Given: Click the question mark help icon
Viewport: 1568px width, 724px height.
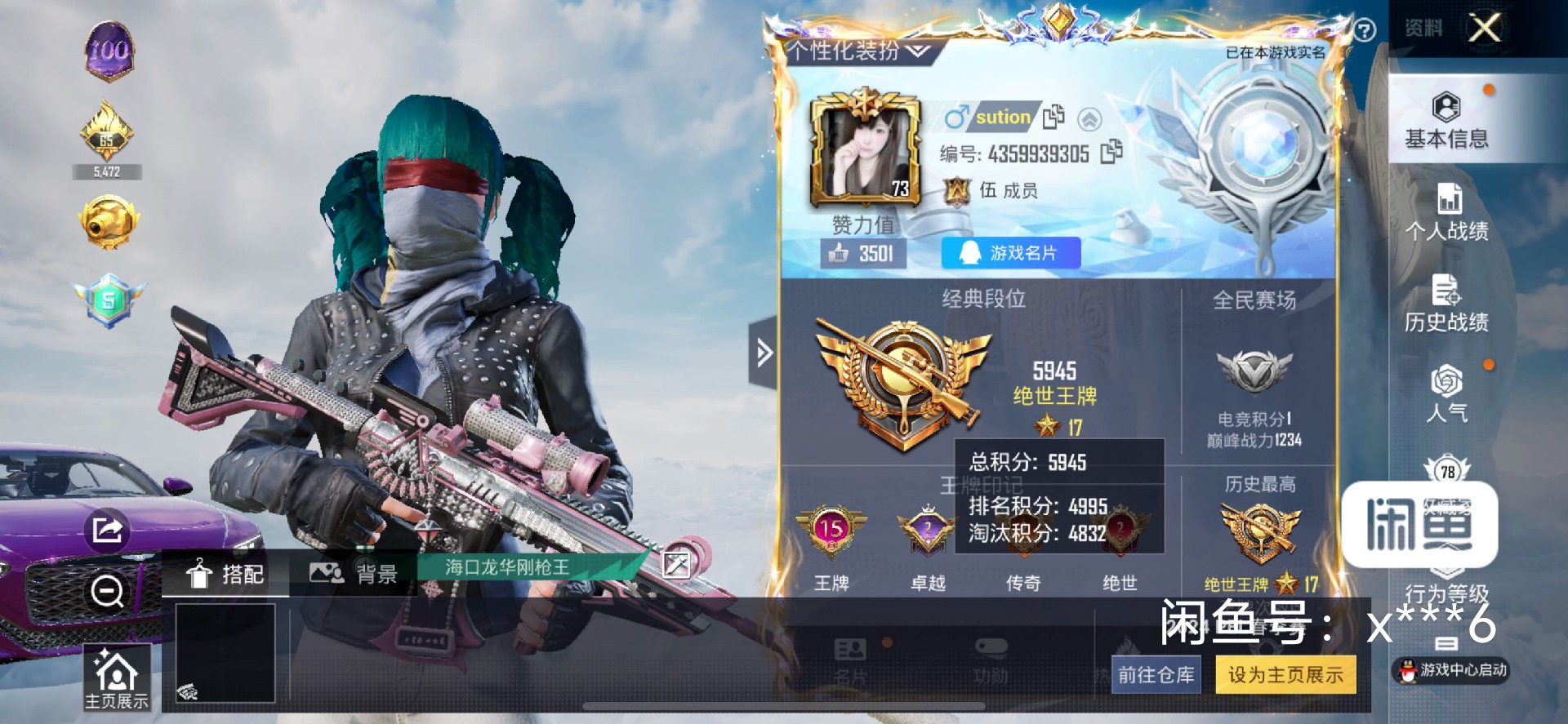Looking at the screenshot, I should pyautogui.click(x=1365, y=31).
